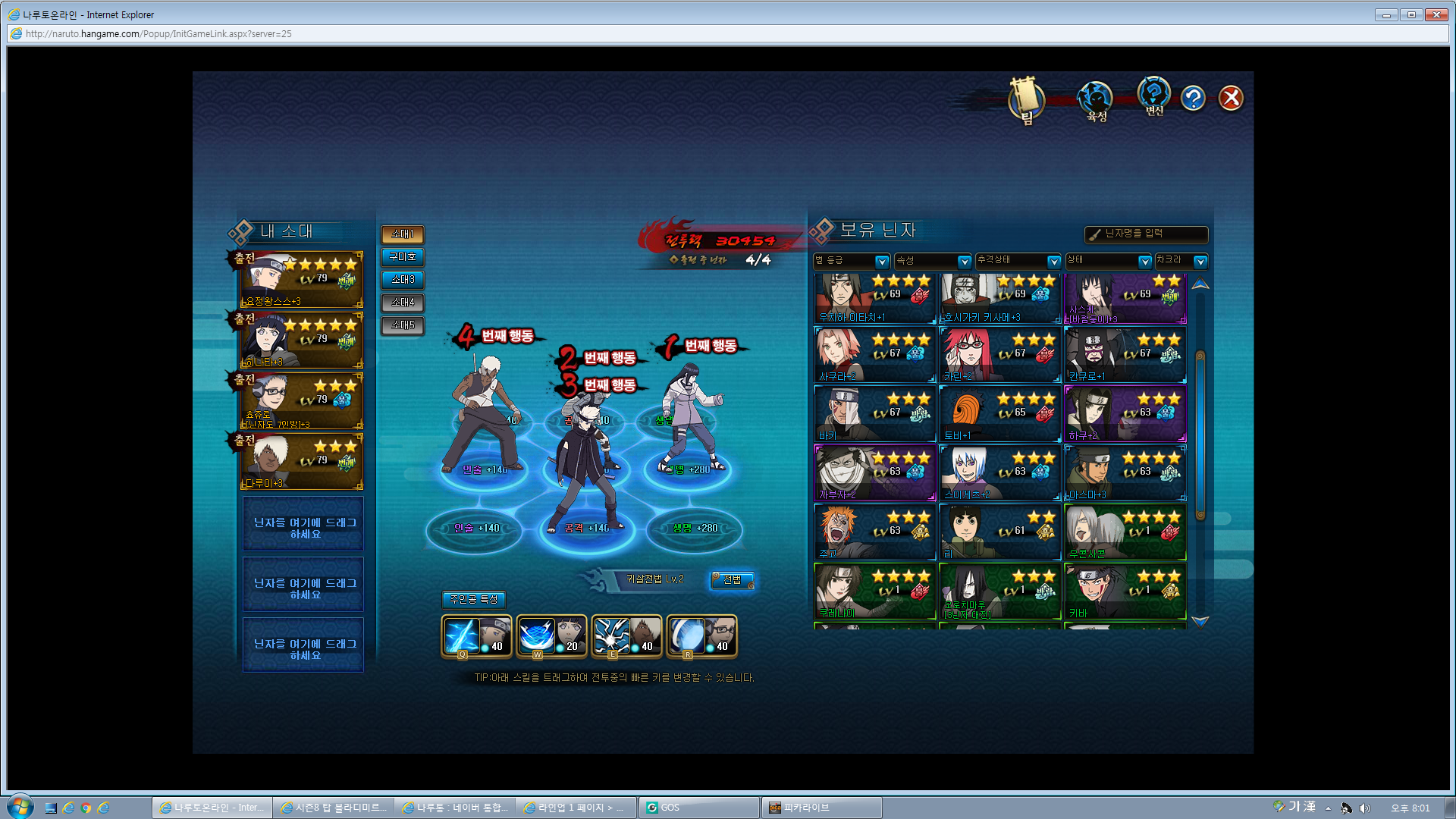This screenshot has width=1456, height=819.
Task: Close the squad formation screen
Action: pyautogui.click(x=1230, y=98)
